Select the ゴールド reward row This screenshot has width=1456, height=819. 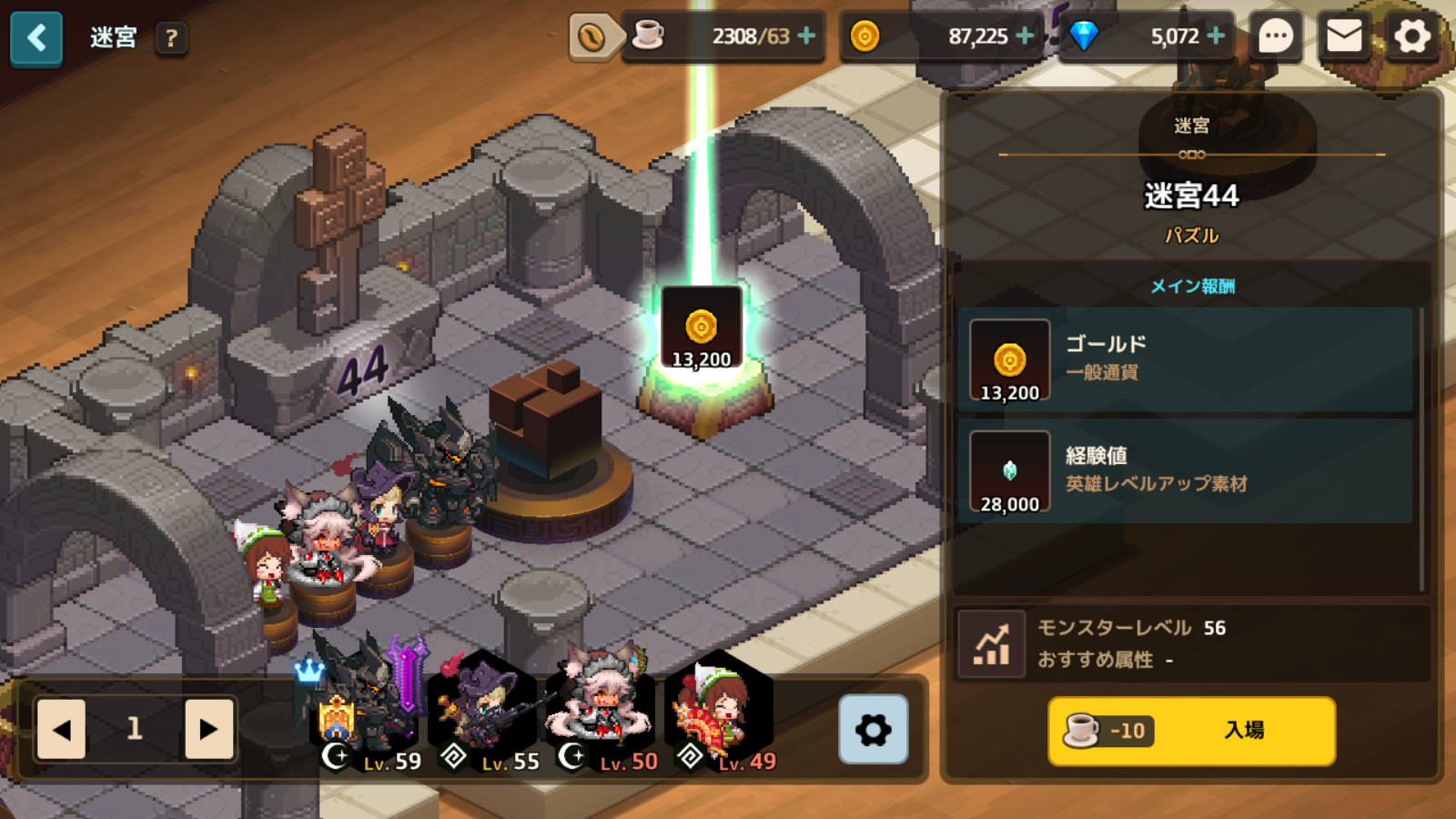coord(1185,359)
